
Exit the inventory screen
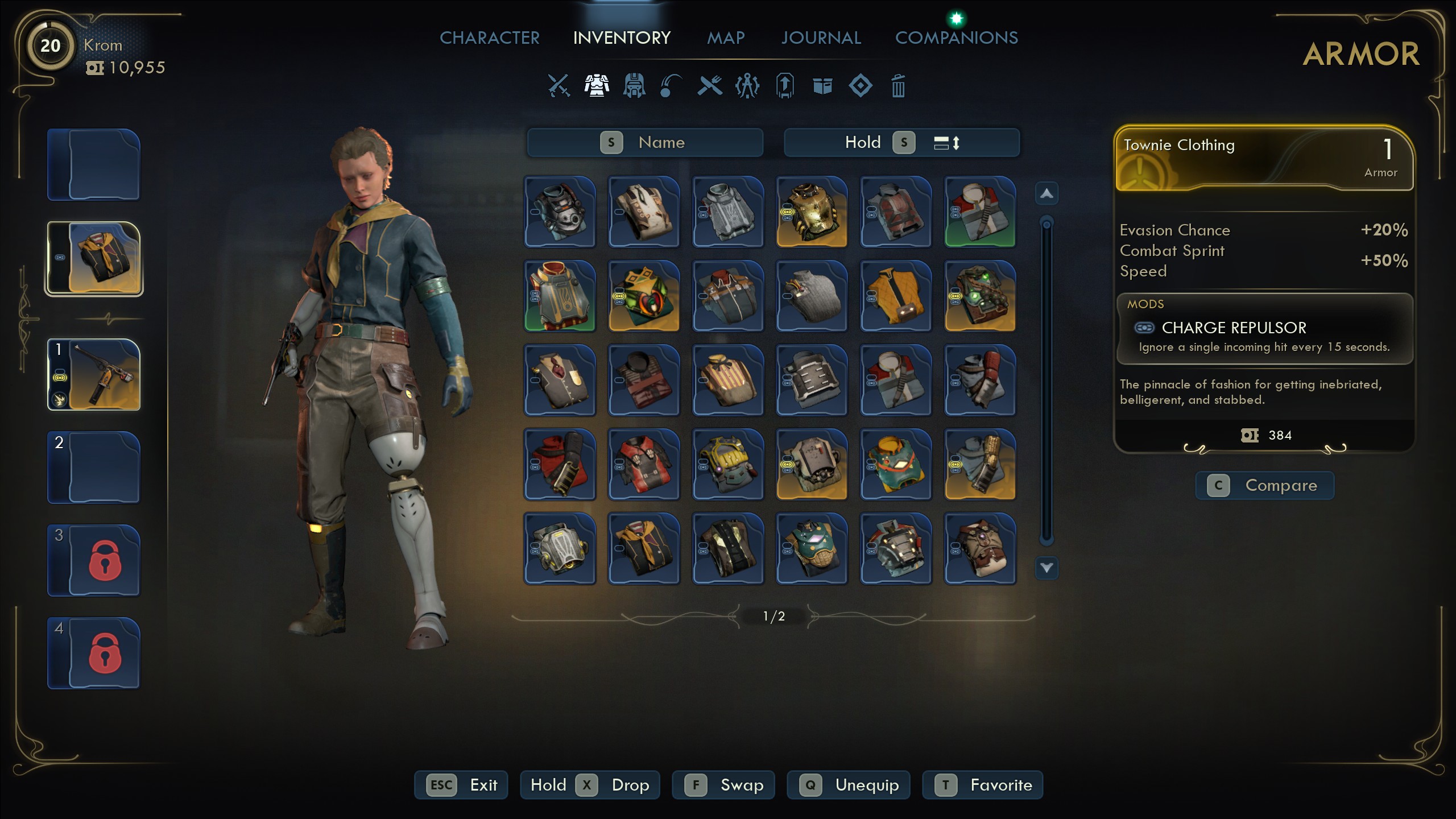[x=461, y=785]
